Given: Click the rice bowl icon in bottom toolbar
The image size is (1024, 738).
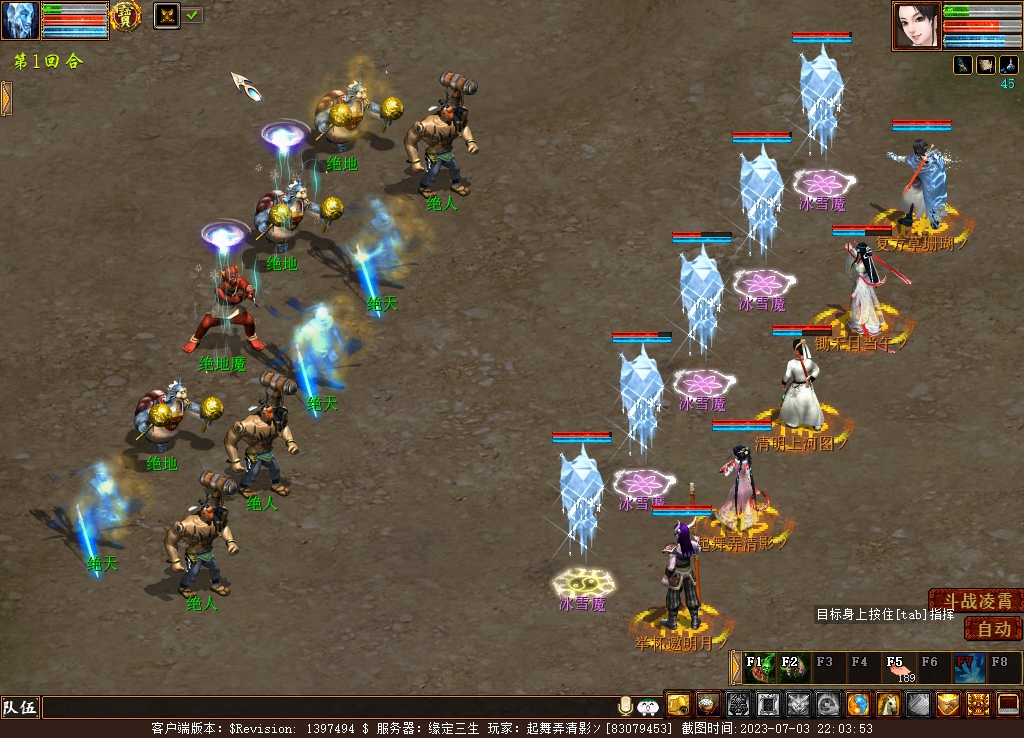Looking at the screenshot, I should 709,705.
